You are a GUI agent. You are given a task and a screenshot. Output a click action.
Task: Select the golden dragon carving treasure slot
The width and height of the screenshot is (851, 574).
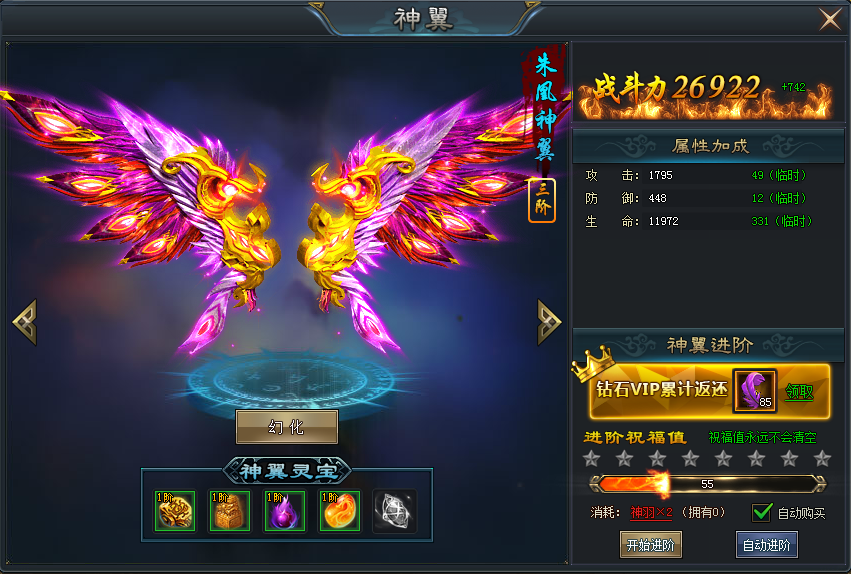point(175,511)
